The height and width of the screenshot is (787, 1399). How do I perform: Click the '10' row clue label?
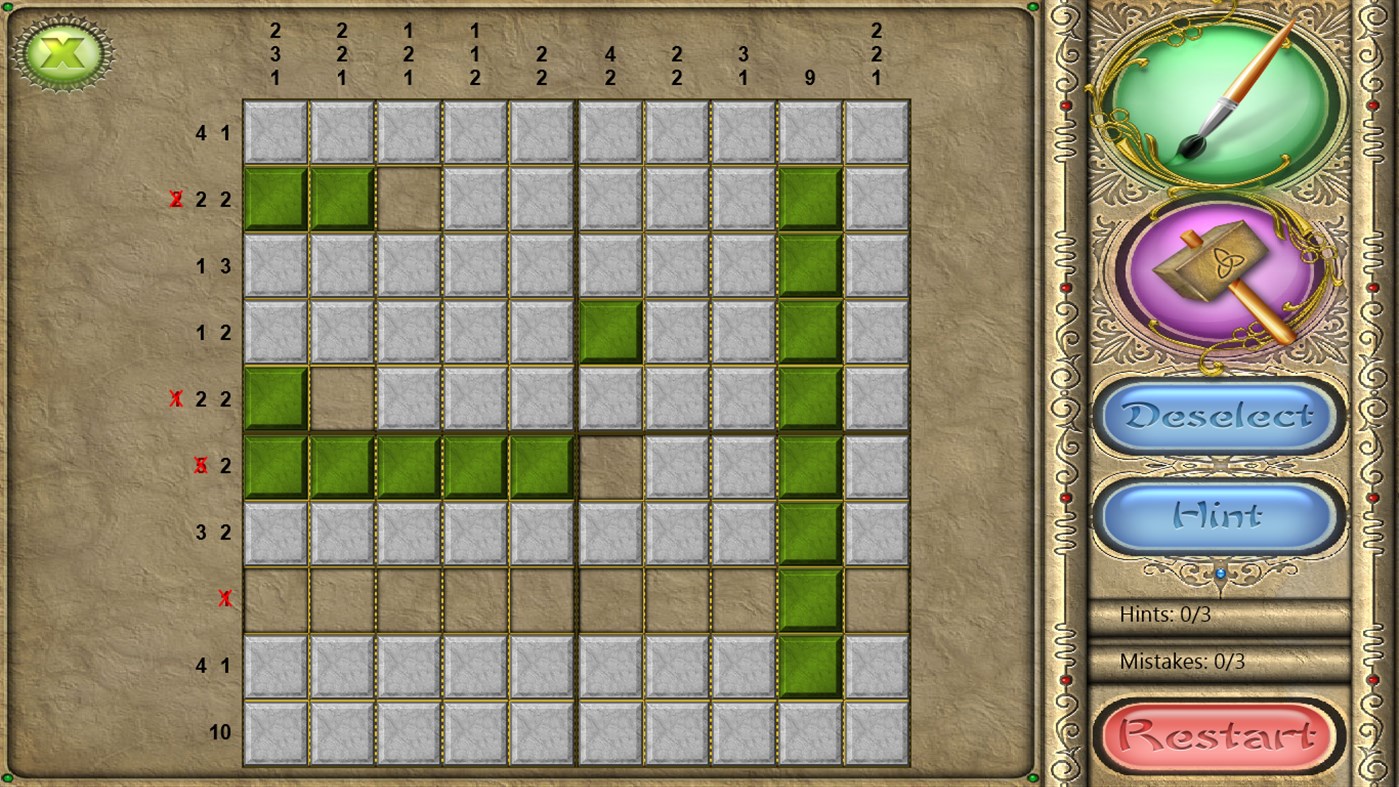tap(222, 731)
